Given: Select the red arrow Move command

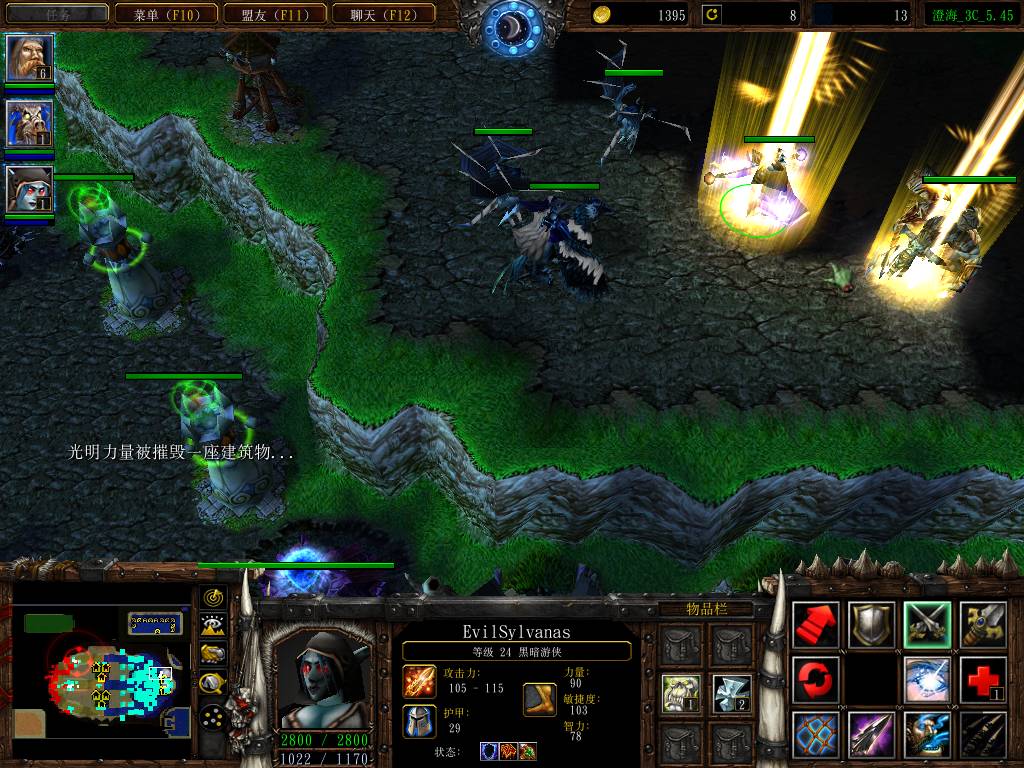Looking at the screenshot, I should [x=815, y=625].
